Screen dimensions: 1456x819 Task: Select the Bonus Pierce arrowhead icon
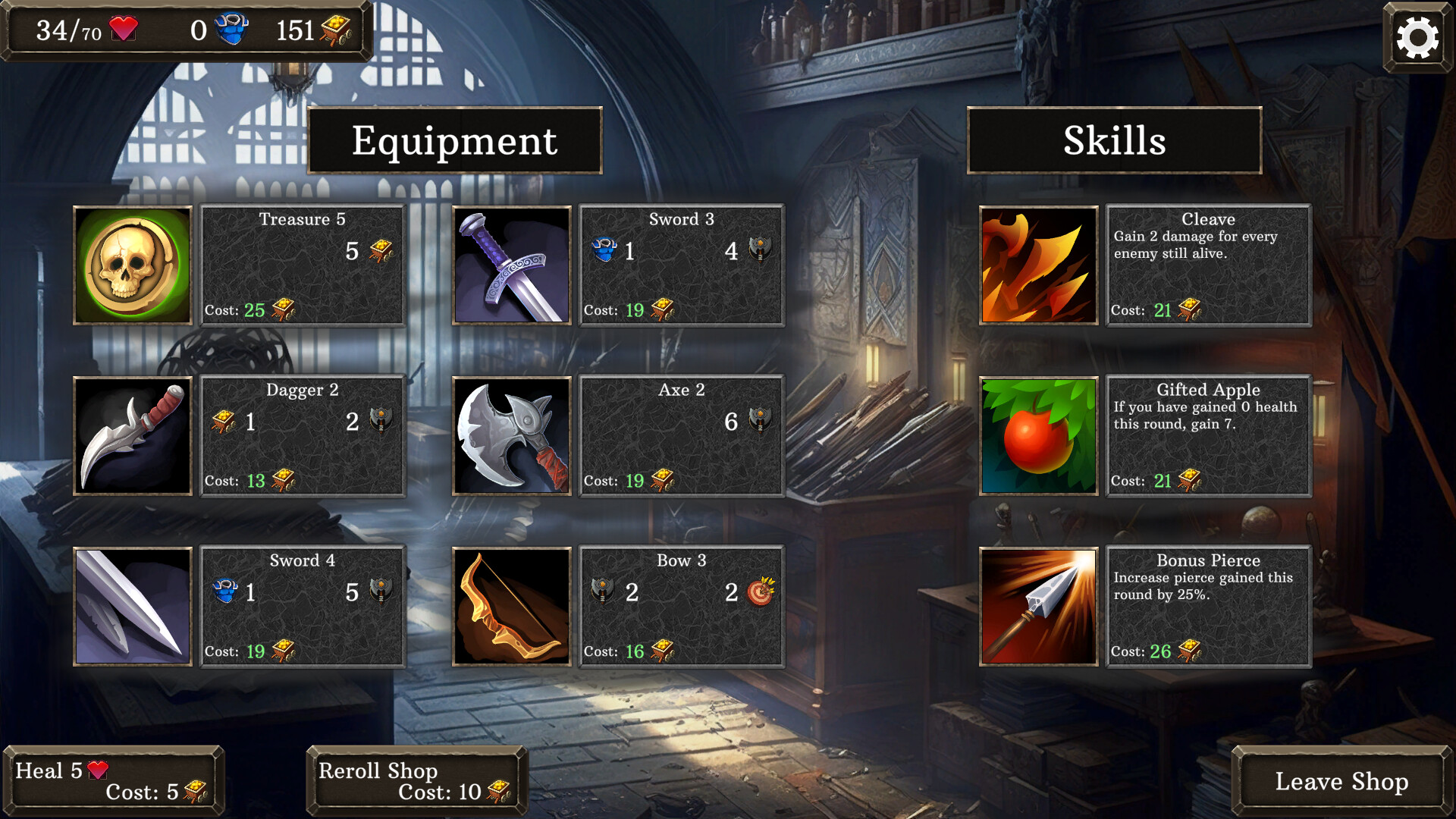point(1038,607)
